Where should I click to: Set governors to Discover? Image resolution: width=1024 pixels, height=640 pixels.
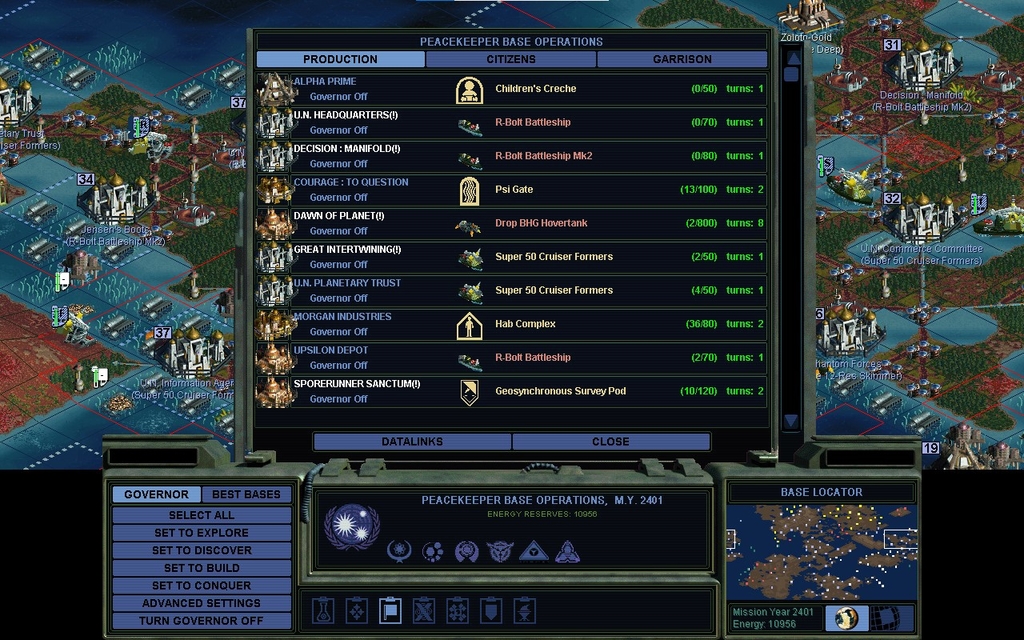[x=201, y=550]
